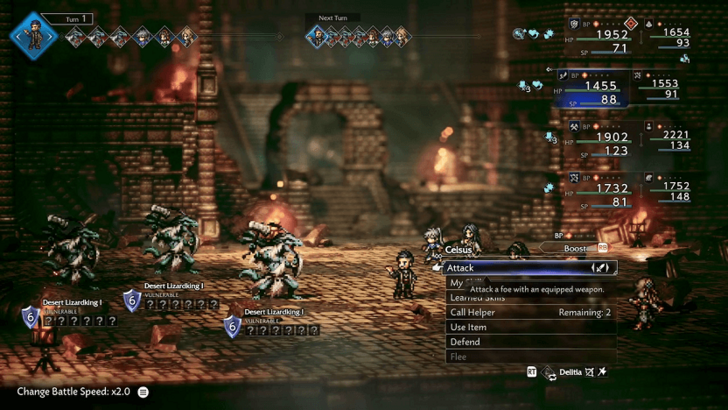Image resolution: width=728 pixels, height=410 pixels.
Task: Select the 1455 HP party member panel
Action: (x=594, y=88)
